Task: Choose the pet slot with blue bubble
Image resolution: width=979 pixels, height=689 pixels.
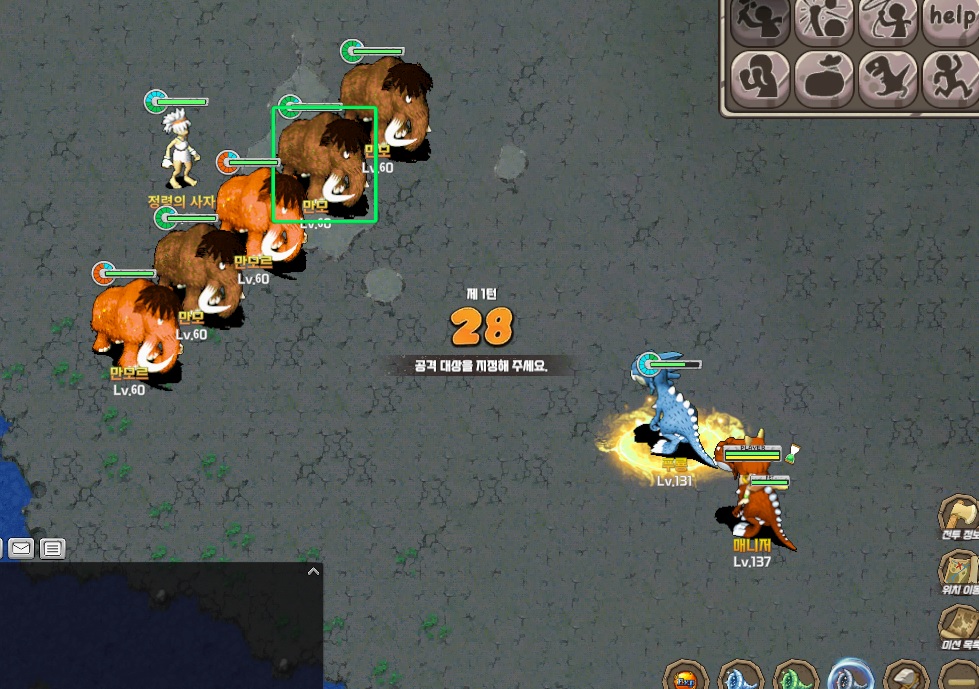Action: pos(851,677)
